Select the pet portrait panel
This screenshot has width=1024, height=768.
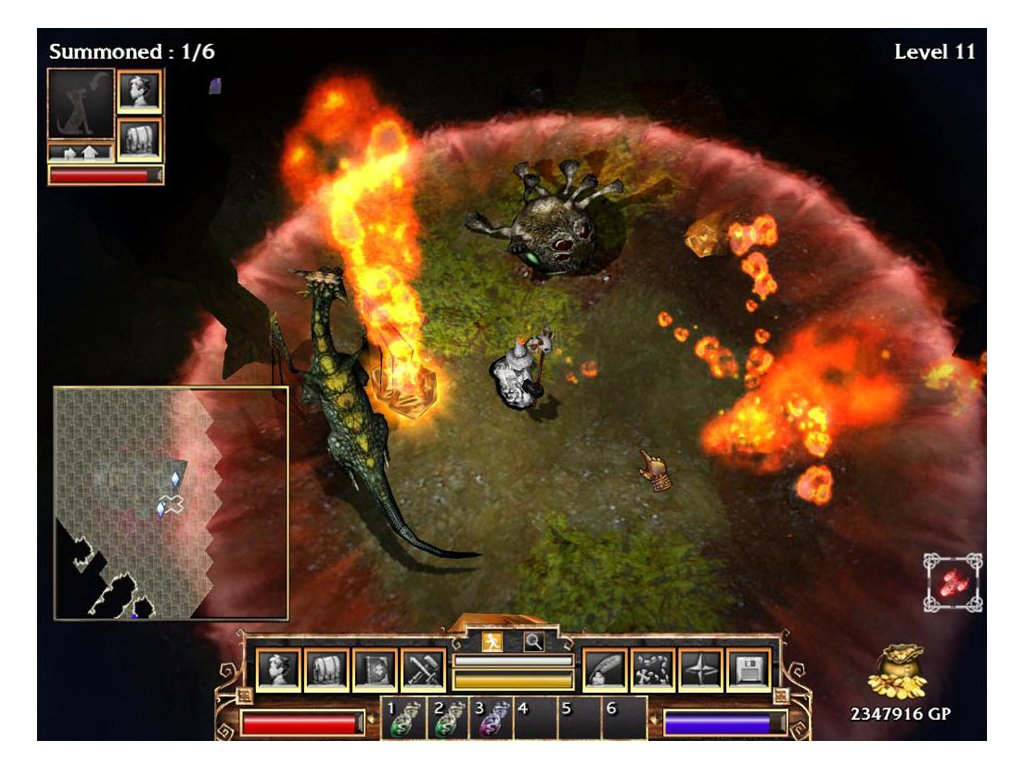point(81,105)
